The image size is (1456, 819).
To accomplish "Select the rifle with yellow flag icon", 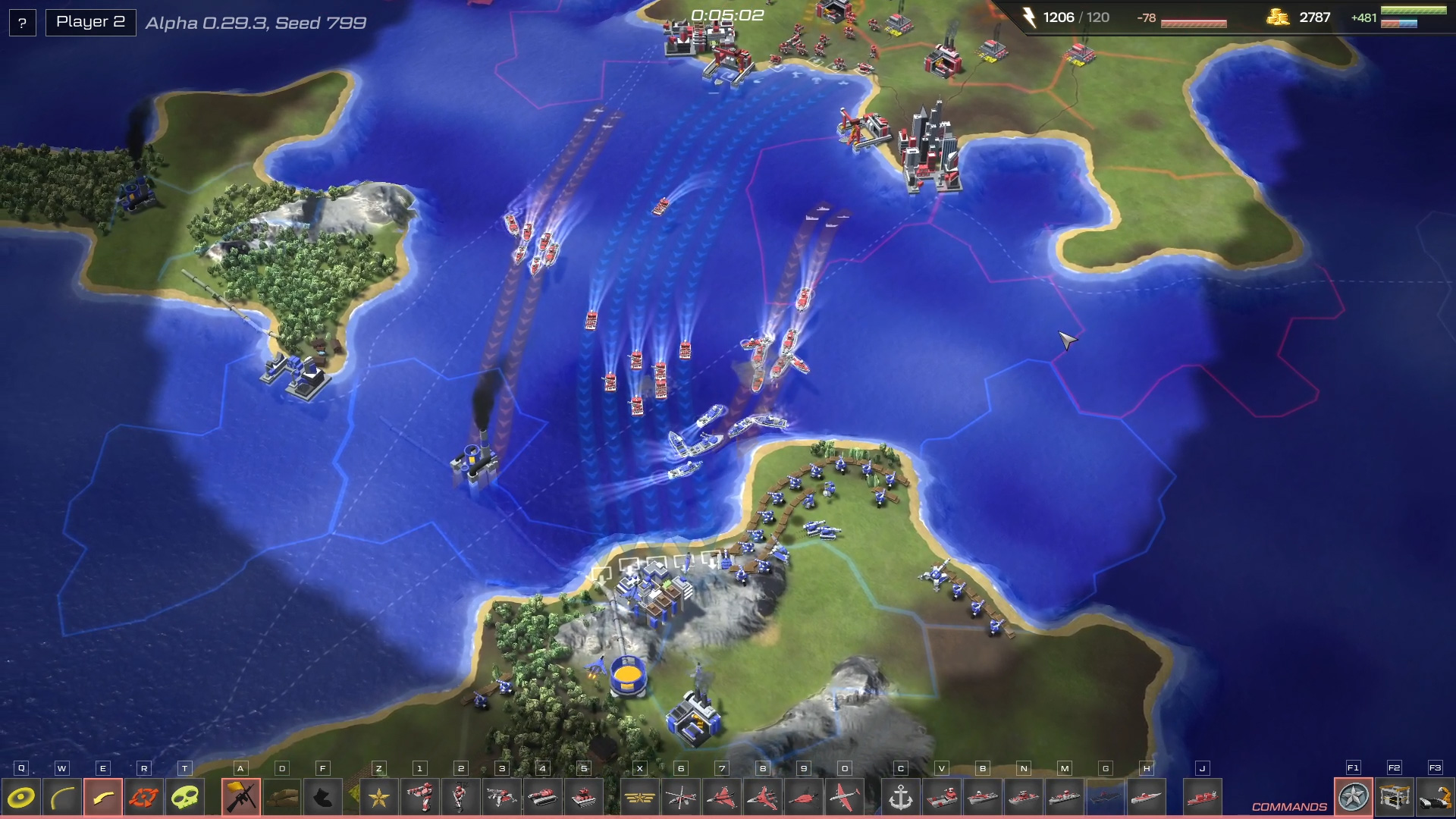I will 241,798.
